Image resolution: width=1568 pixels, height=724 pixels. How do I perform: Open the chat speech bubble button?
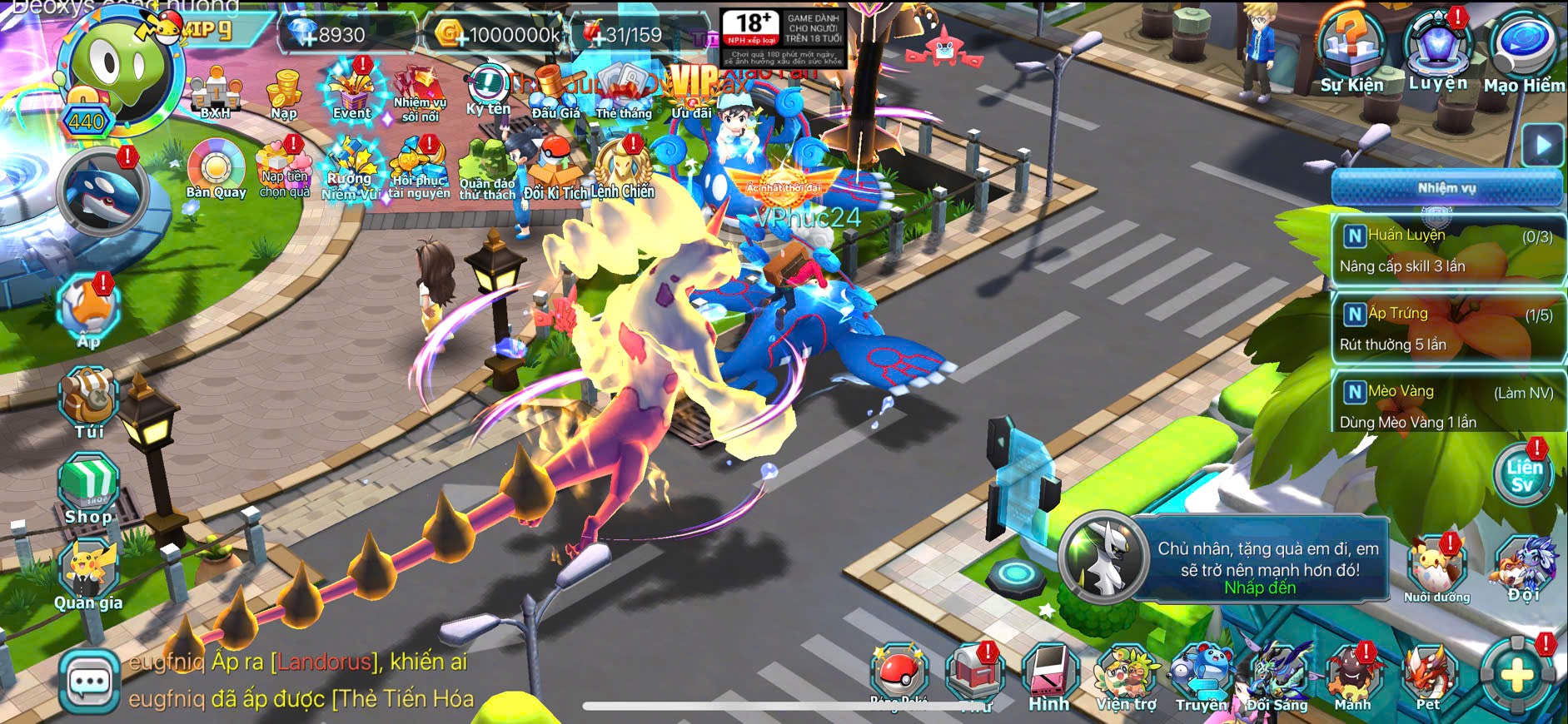pyautogui.click(x=89, y=682)
